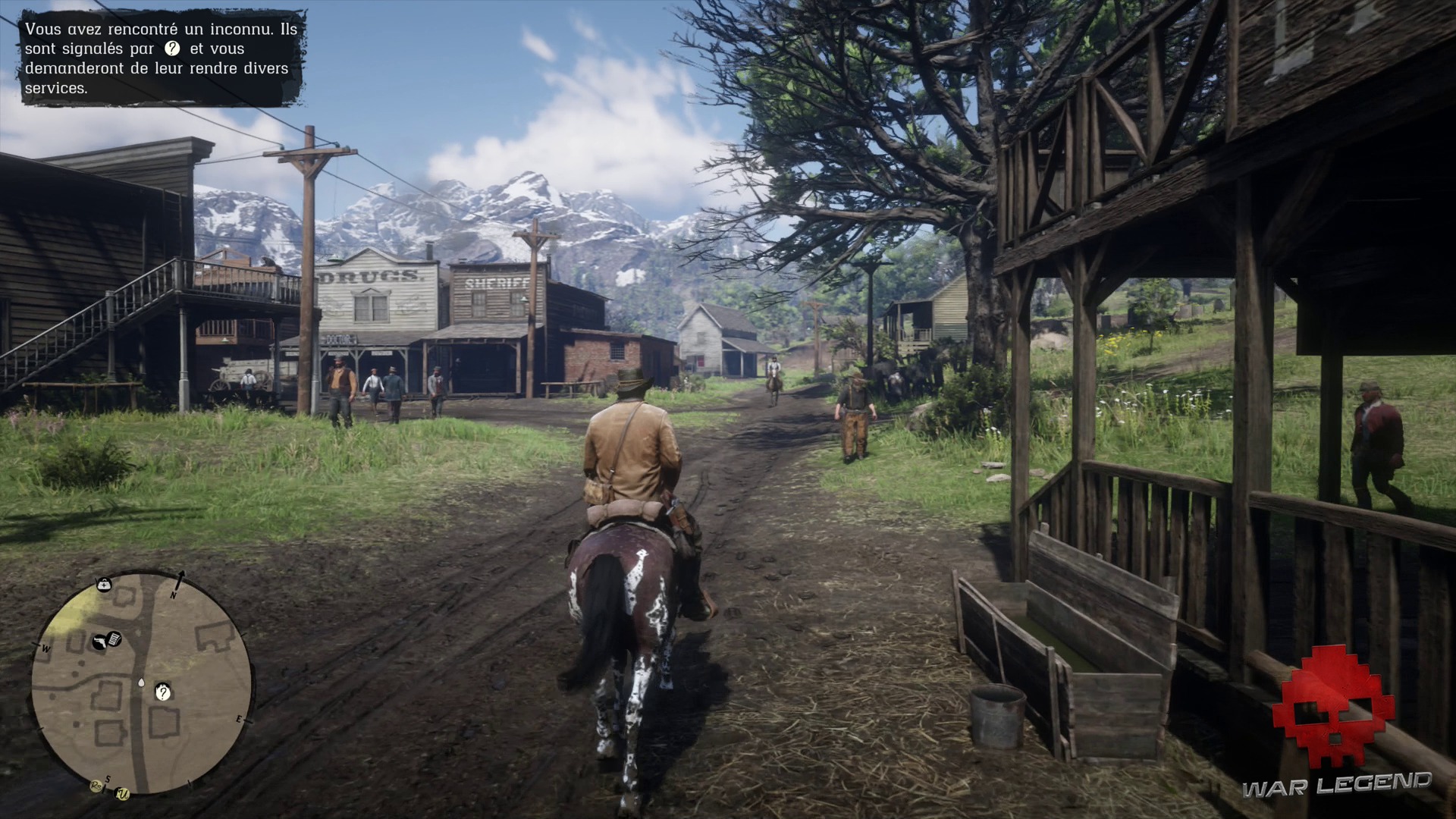
Task: Select the 'E' compass direction on the minimap
Action: (x=240, y=719)
